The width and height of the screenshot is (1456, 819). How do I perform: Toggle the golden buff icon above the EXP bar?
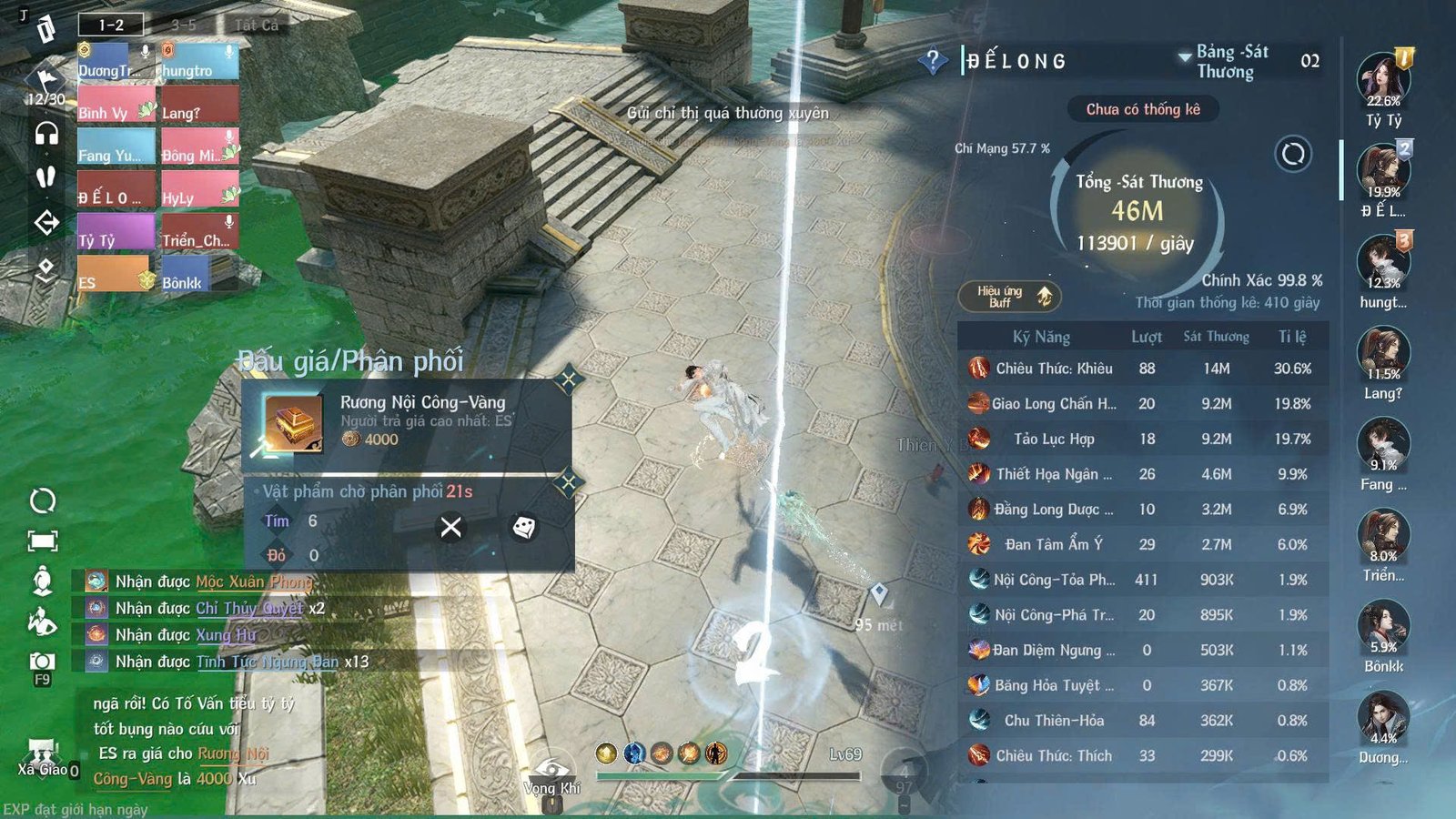tap(605, 753)
